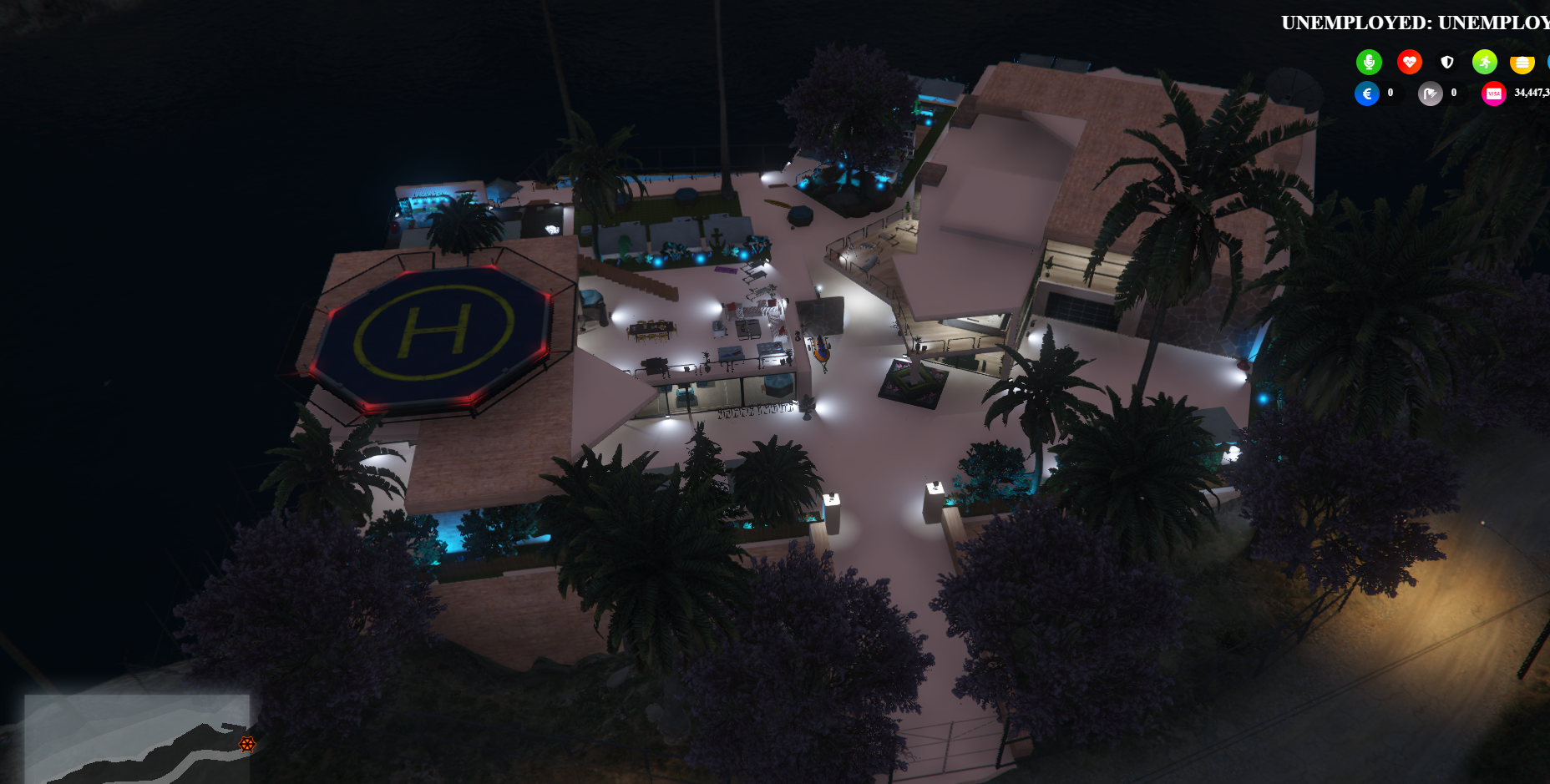The height and width of the screenshot is (784, 1550).
Task: Click the thirst indicator at the screen edge
Action: coord(1547,62)
